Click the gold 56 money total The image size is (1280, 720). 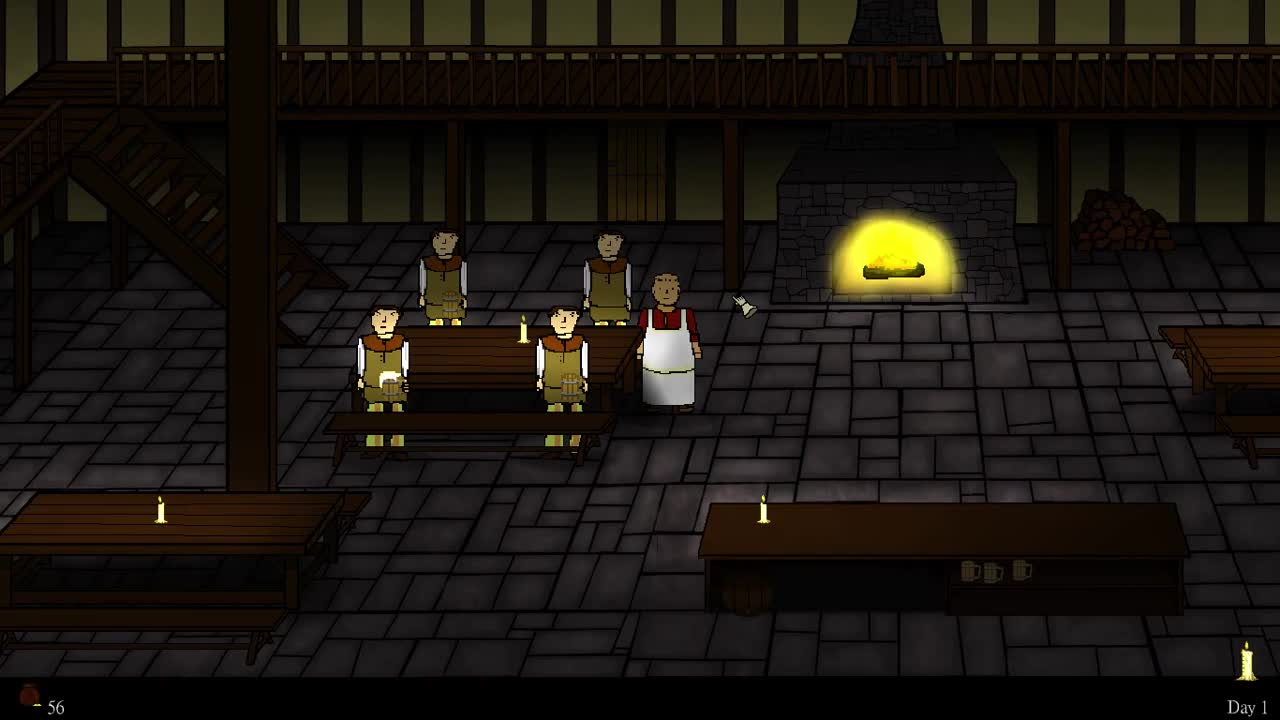click(57, 705)
